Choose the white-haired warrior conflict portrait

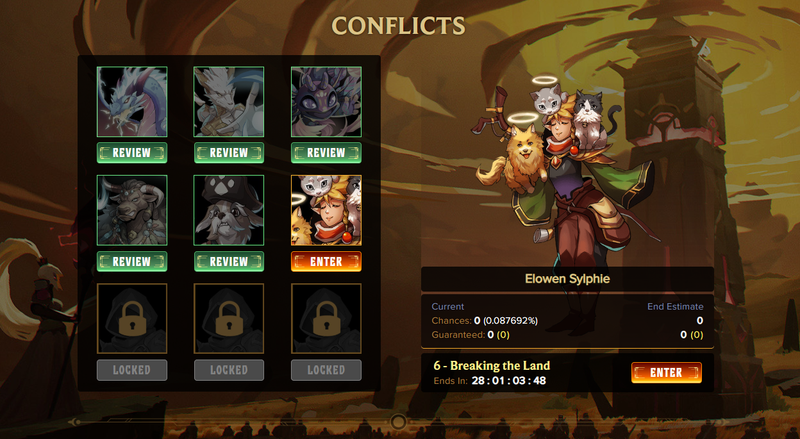[x=229, y=101]
